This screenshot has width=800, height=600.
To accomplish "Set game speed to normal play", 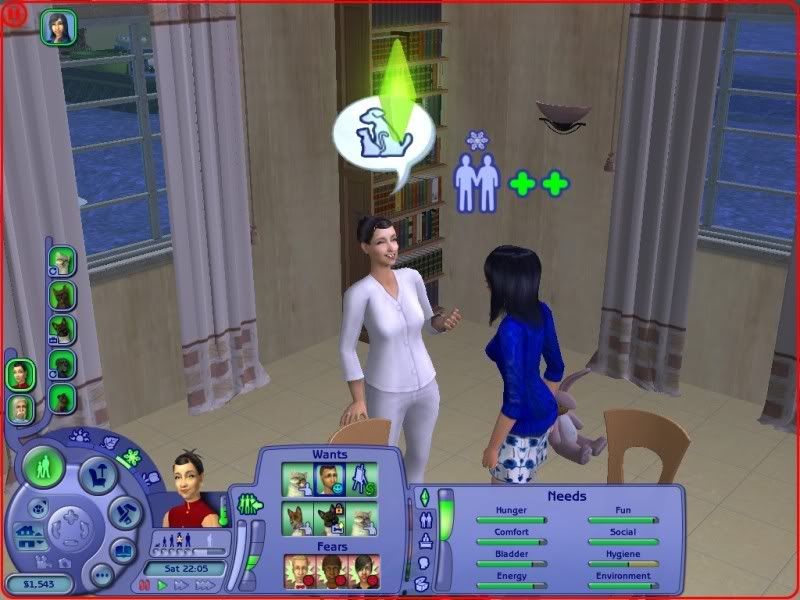I will (x=161, y=586).
